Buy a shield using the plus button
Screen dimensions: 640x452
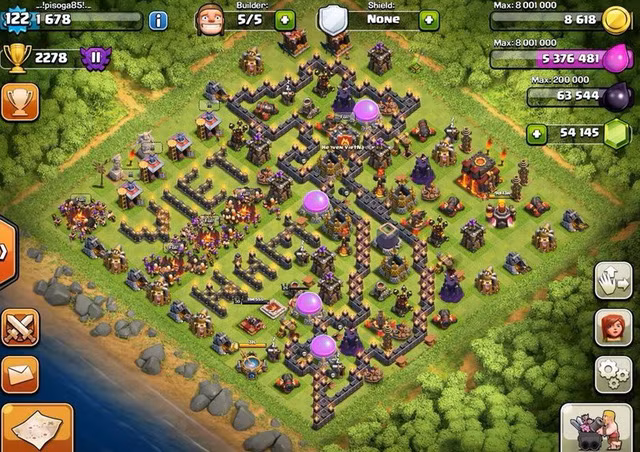(429, 19)
